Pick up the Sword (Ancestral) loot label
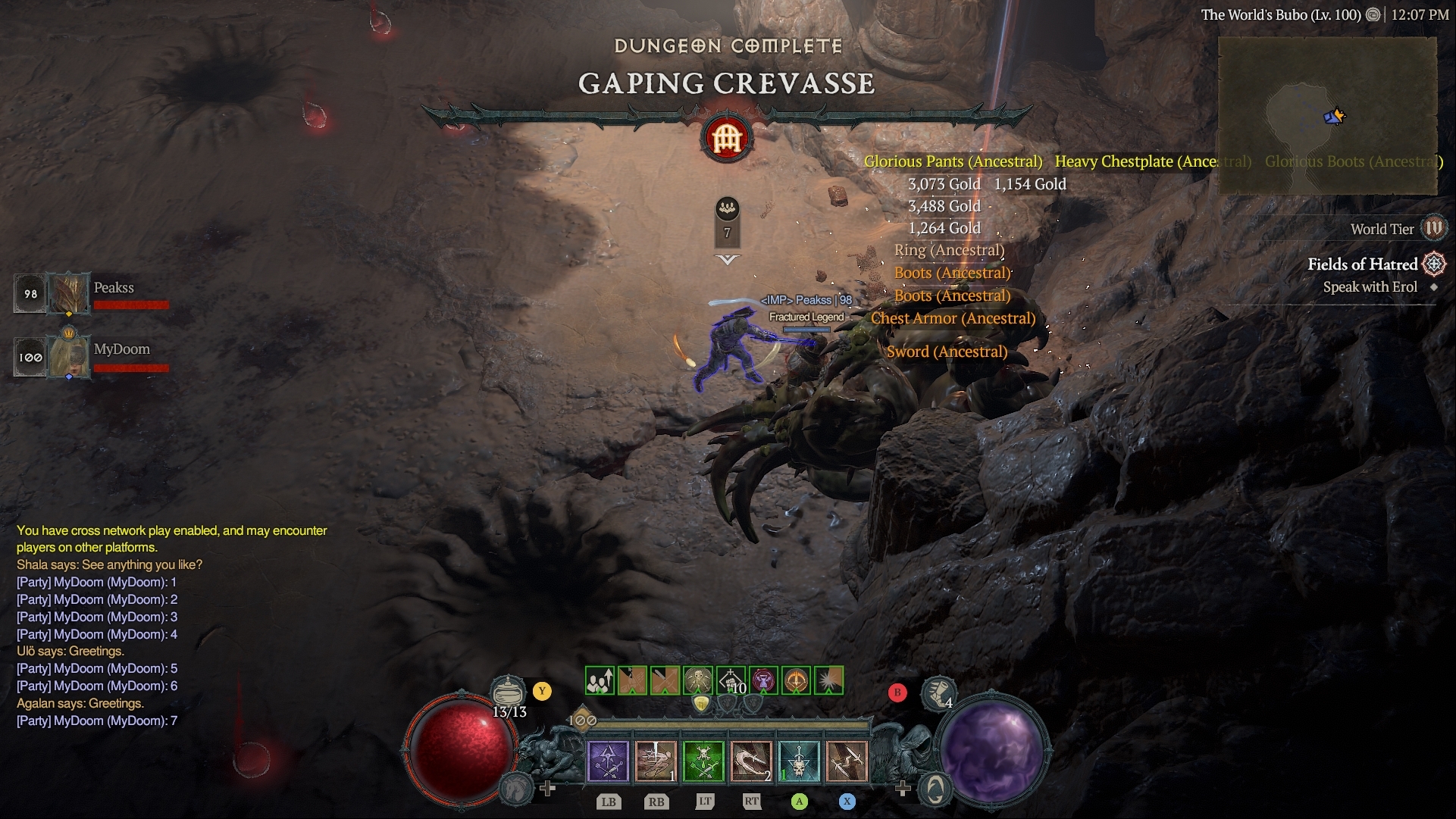Screen dimensions: 1456x819 [x=947, y=352]
